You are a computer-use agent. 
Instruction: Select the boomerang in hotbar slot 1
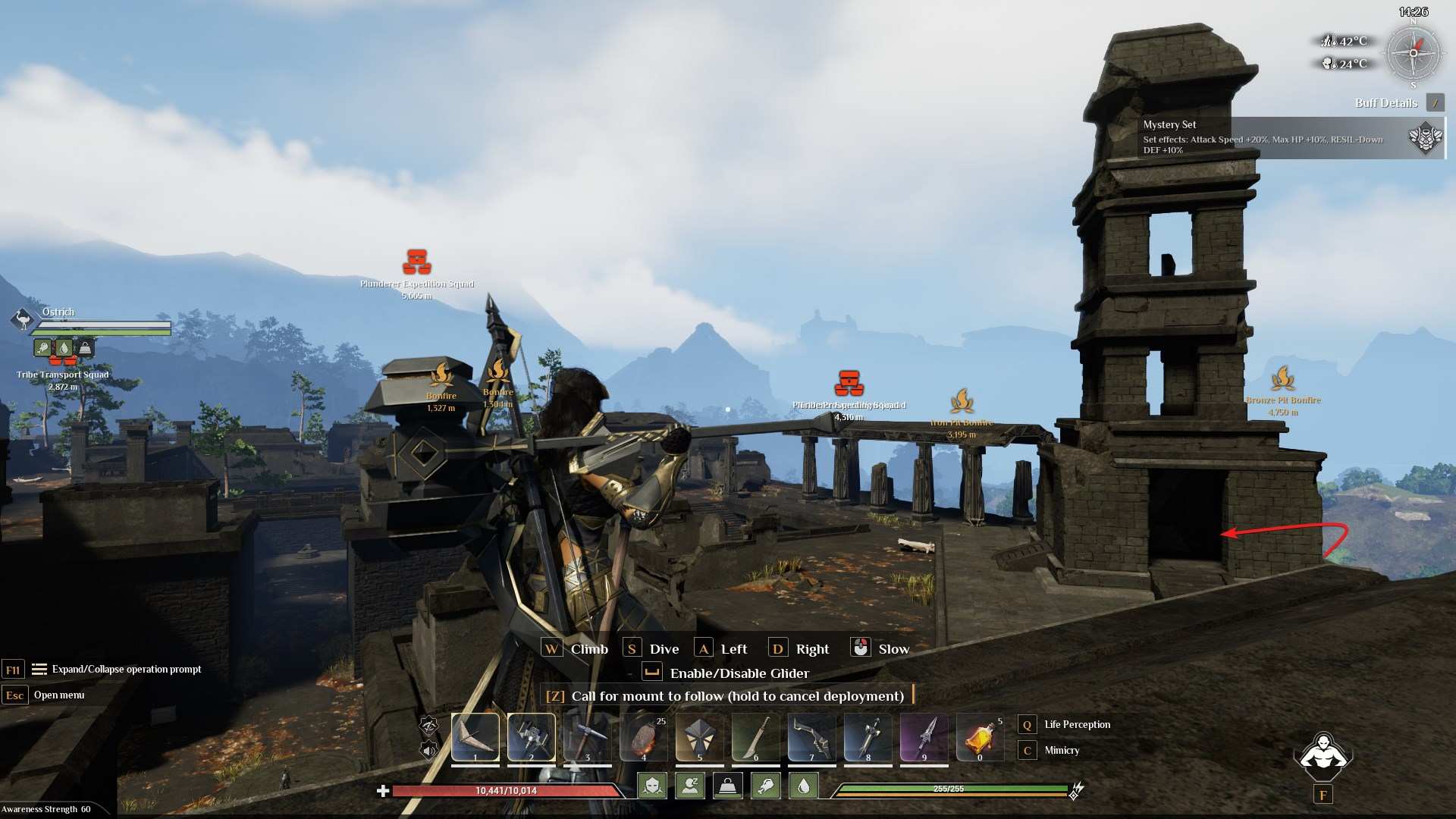475,737
